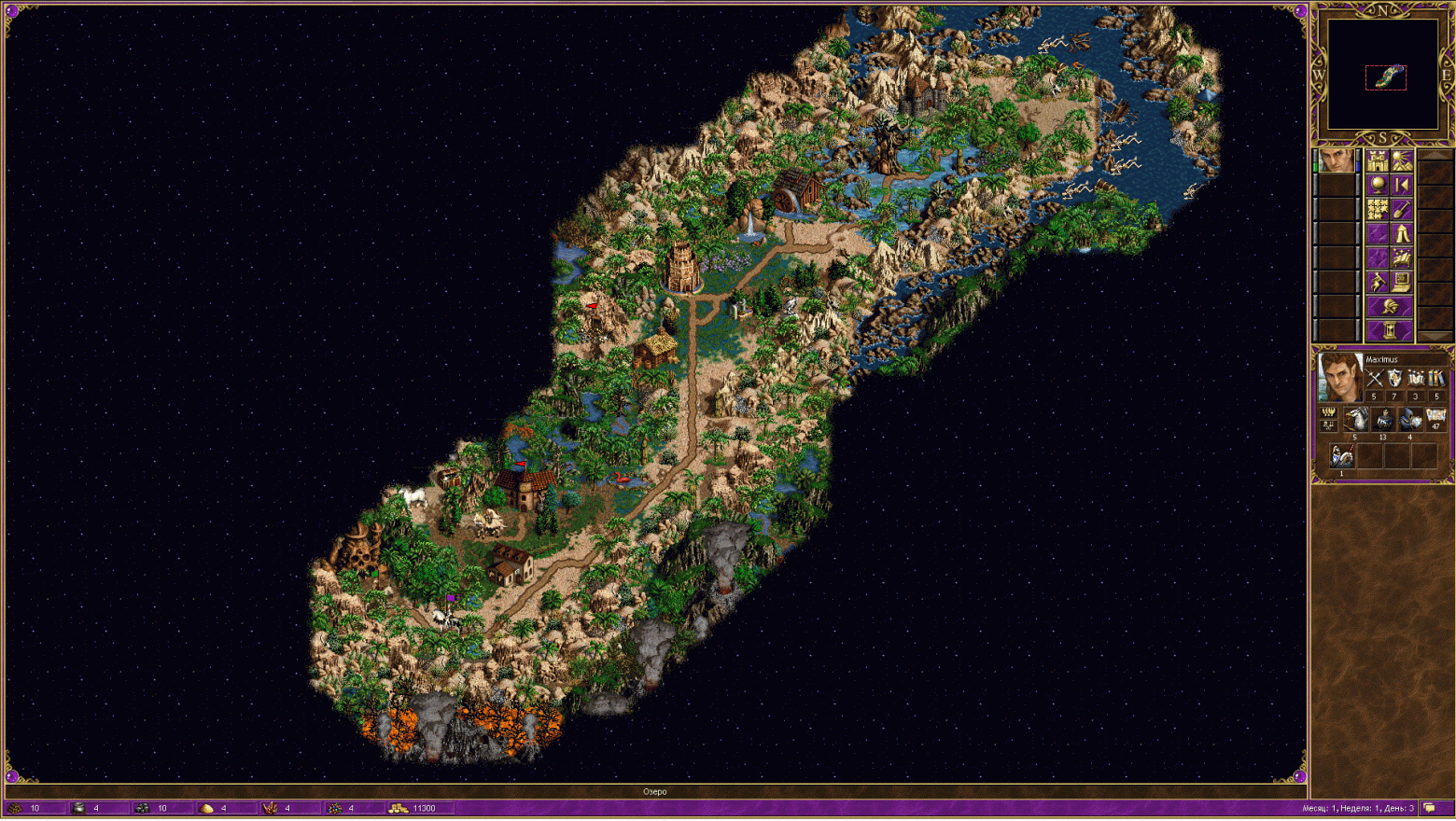Replay the opponent's turn icon

click(1403, 184)
